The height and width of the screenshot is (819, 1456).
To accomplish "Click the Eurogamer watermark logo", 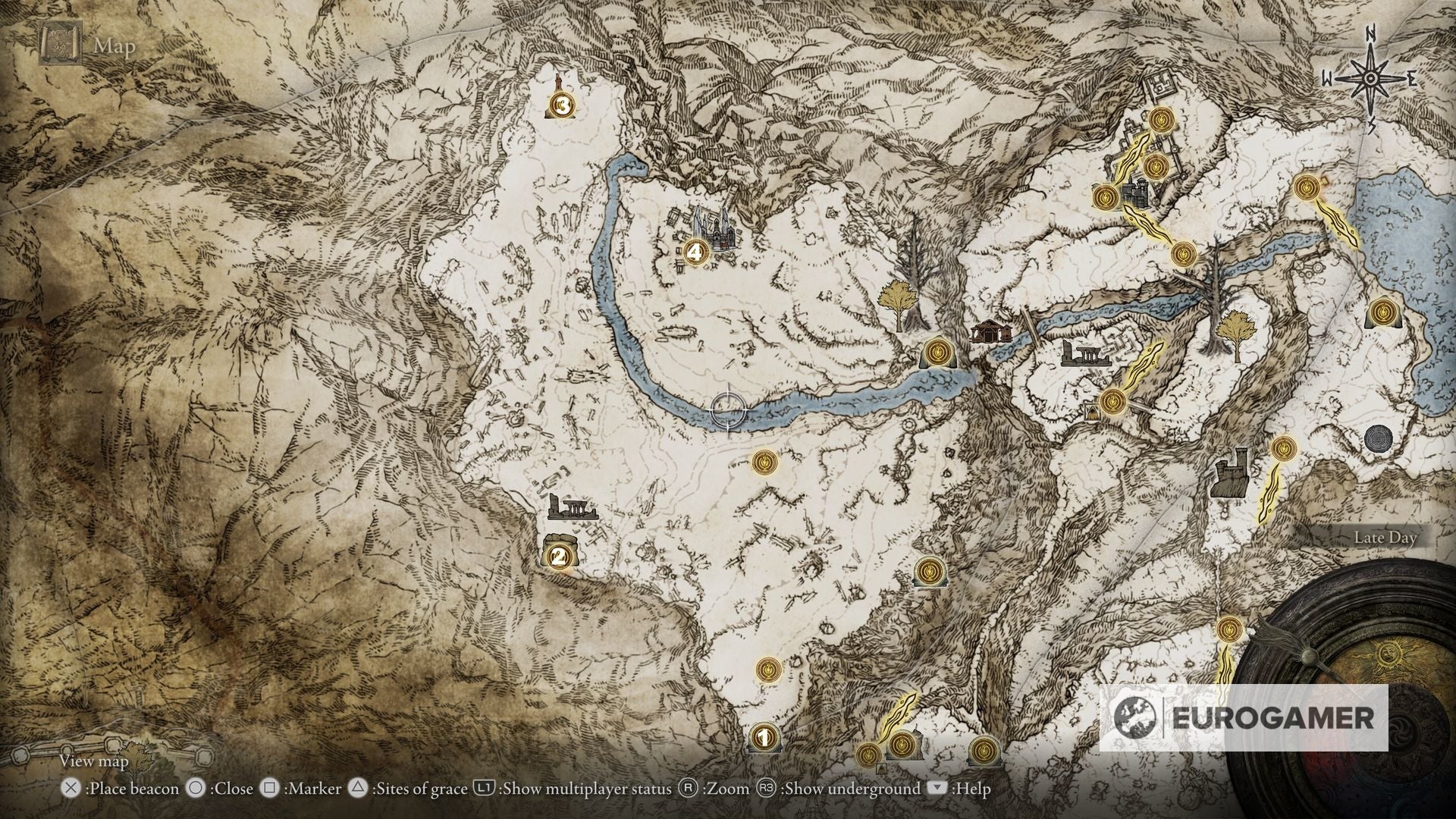I will point(1244,717).
